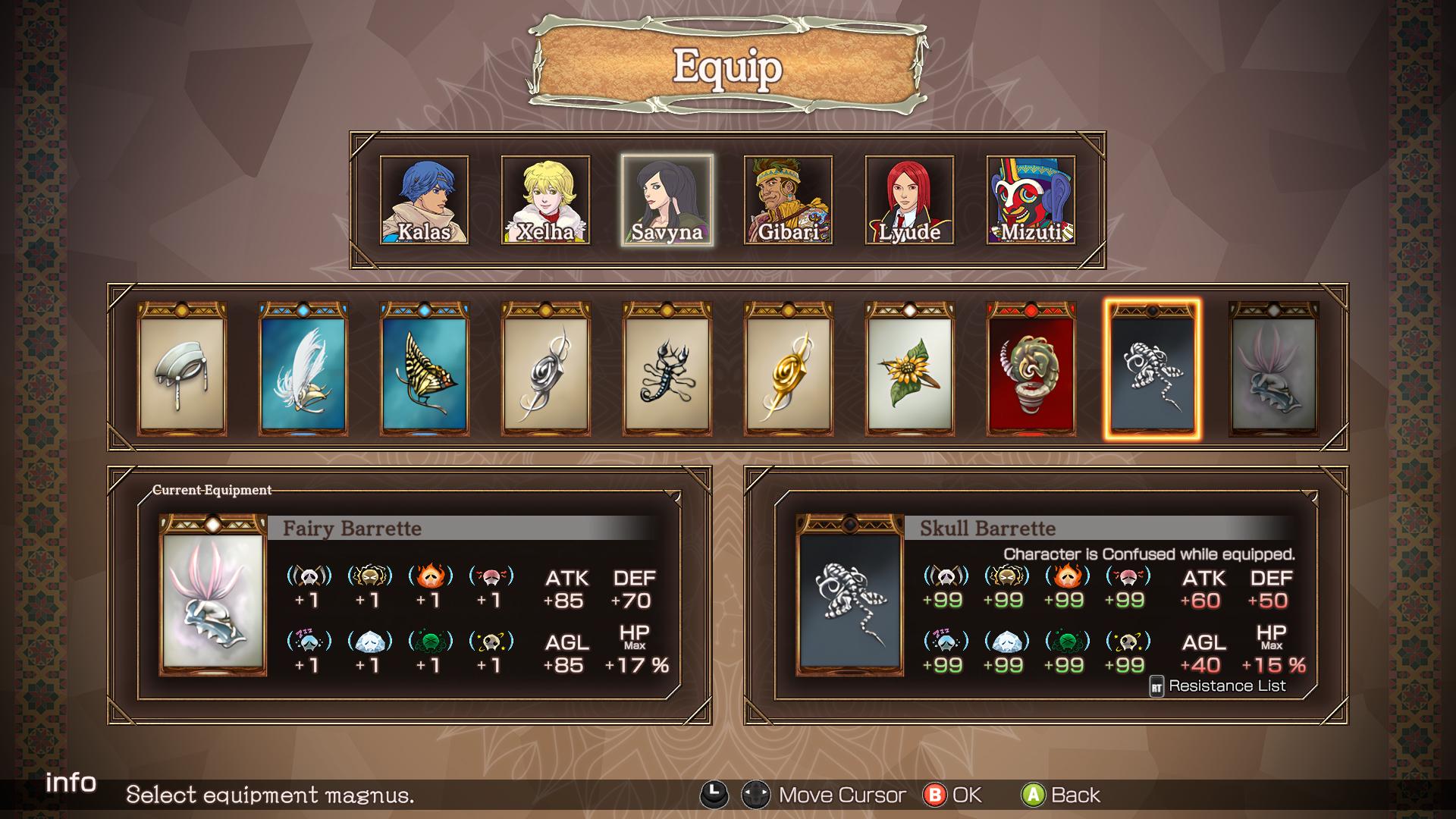Choose the golden swirl brooch card
The height and width of the screenshot is (819, 1456).
789,369
